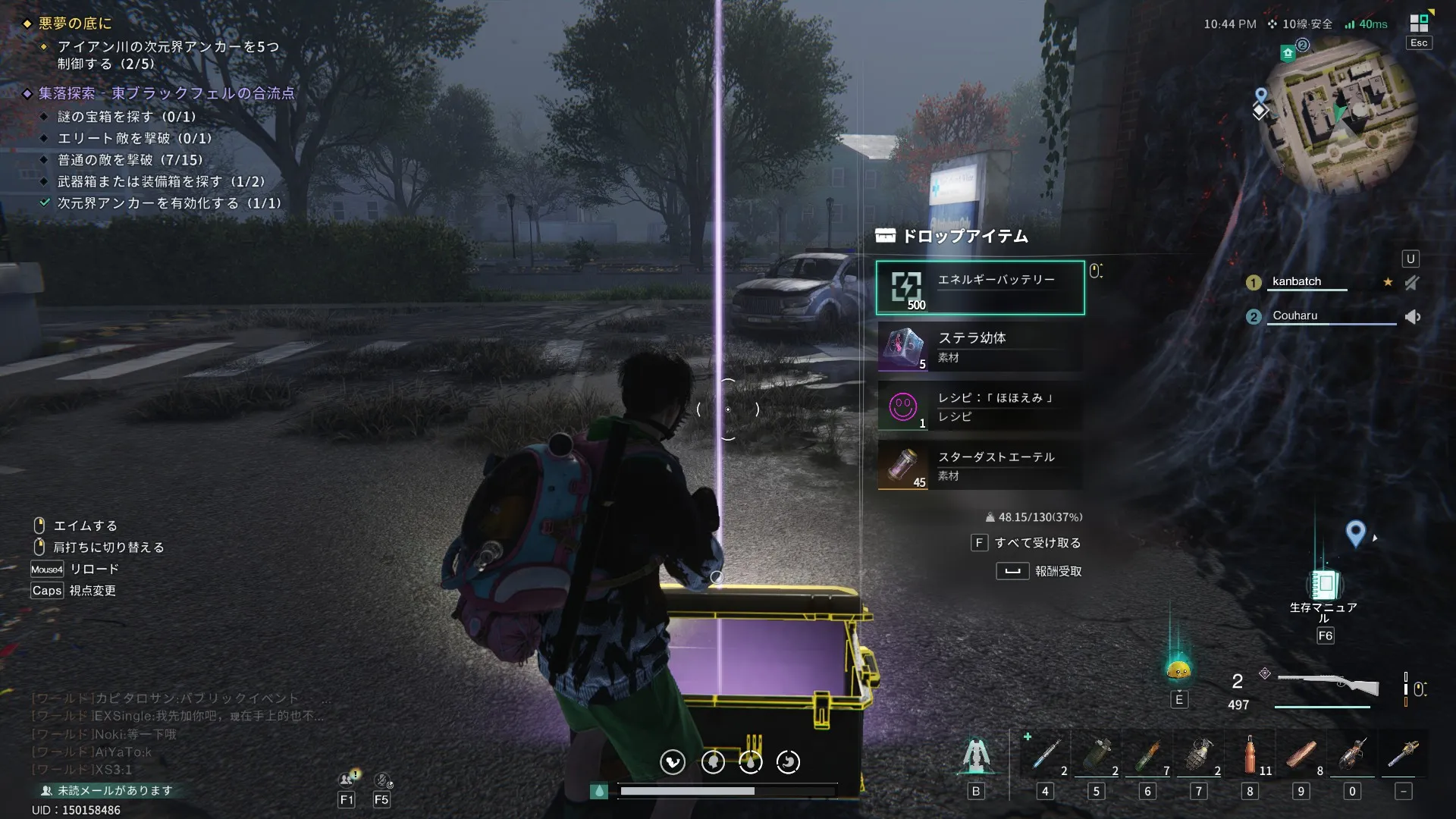Choose the frag grenade hotbar slot

[x=1198, y=755]
